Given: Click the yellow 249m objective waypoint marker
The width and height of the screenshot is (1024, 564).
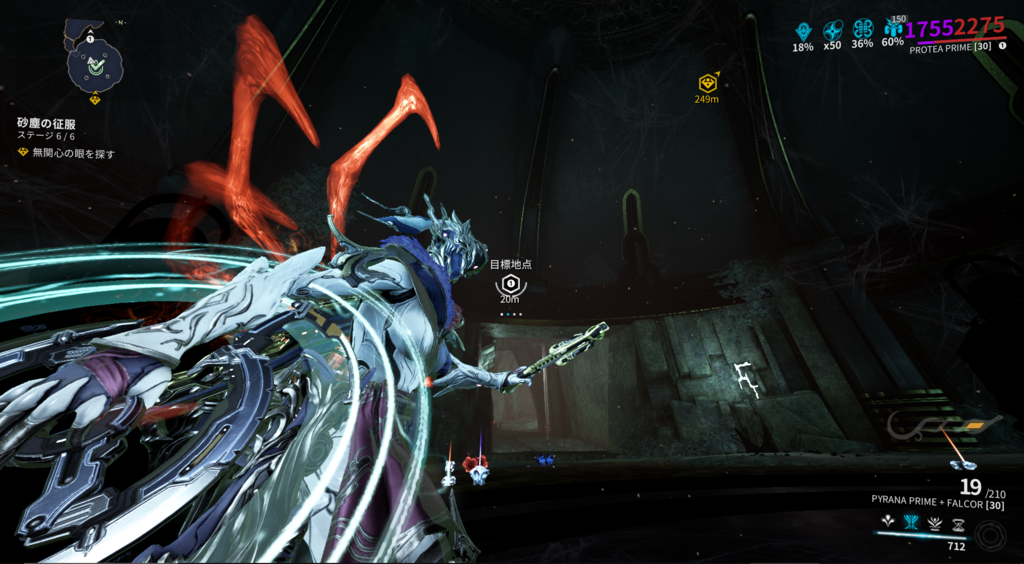Looking at the screenshot, I should (707, 84).
